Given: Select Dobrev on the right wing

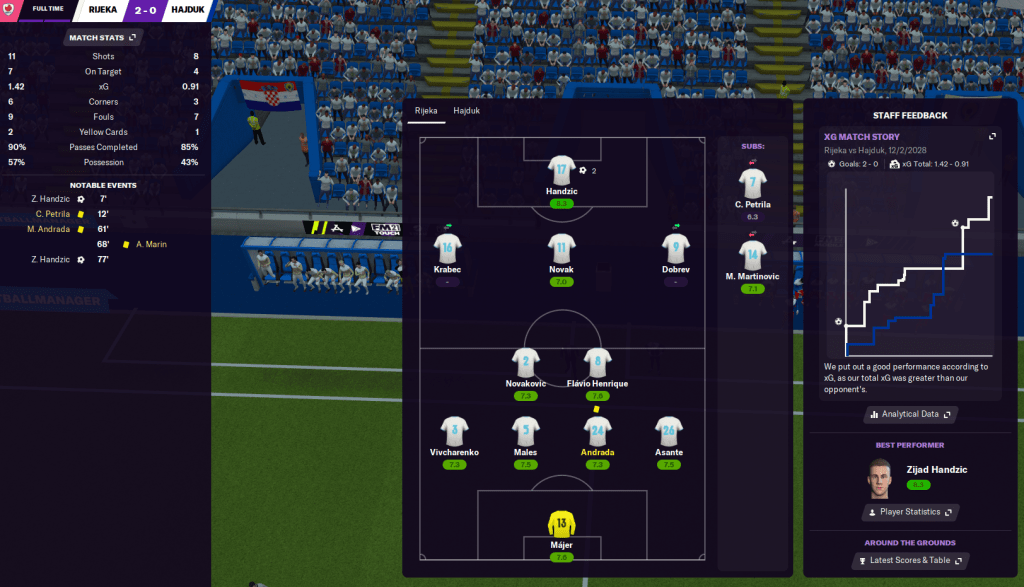Looking at the screenshot, I should [676, 247].
